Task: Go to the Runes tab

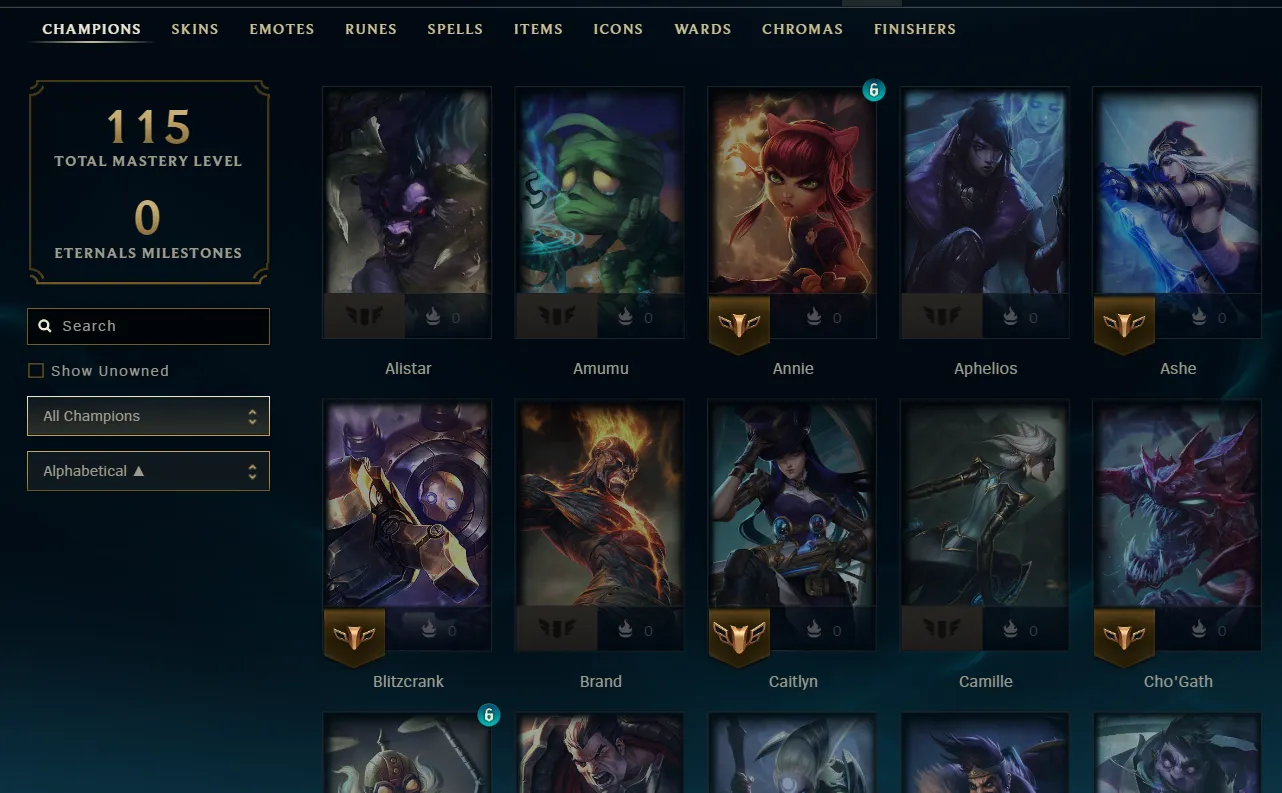Action: pos(371,29)
